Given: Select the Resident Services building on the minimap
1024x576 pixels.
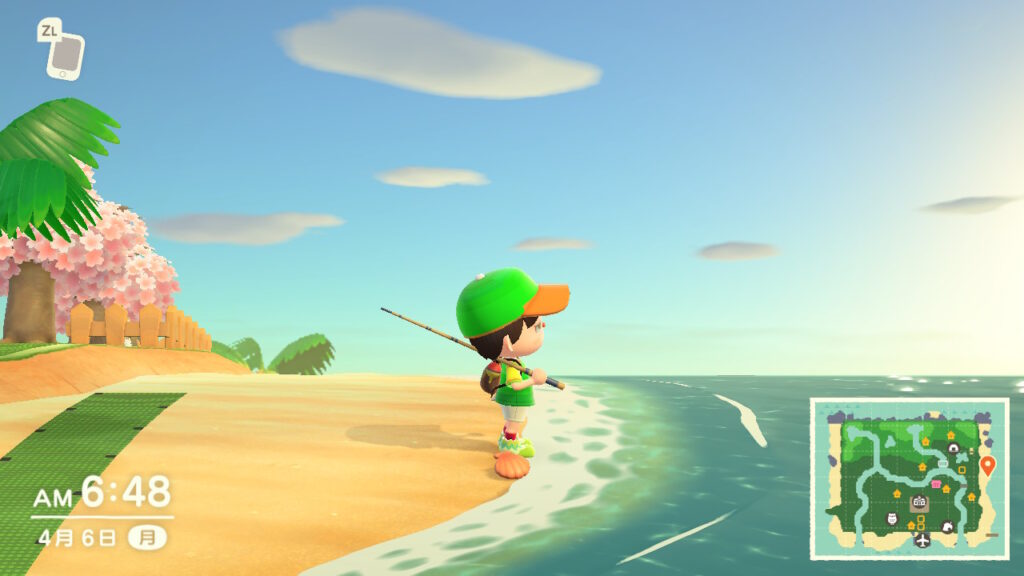Looking at the screenshot, I should (x=919, y=504).
